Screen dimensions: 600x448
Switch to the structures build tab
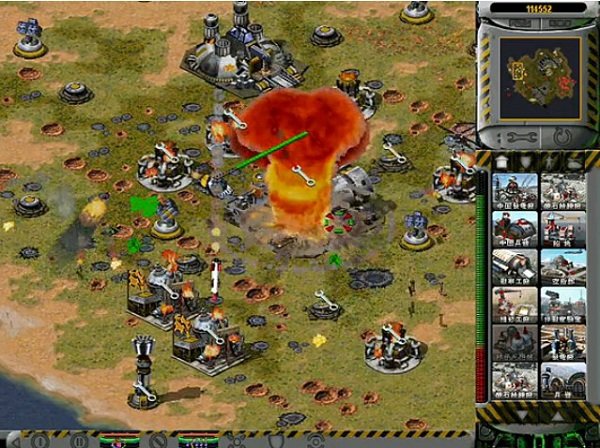(x=502, y=161)
